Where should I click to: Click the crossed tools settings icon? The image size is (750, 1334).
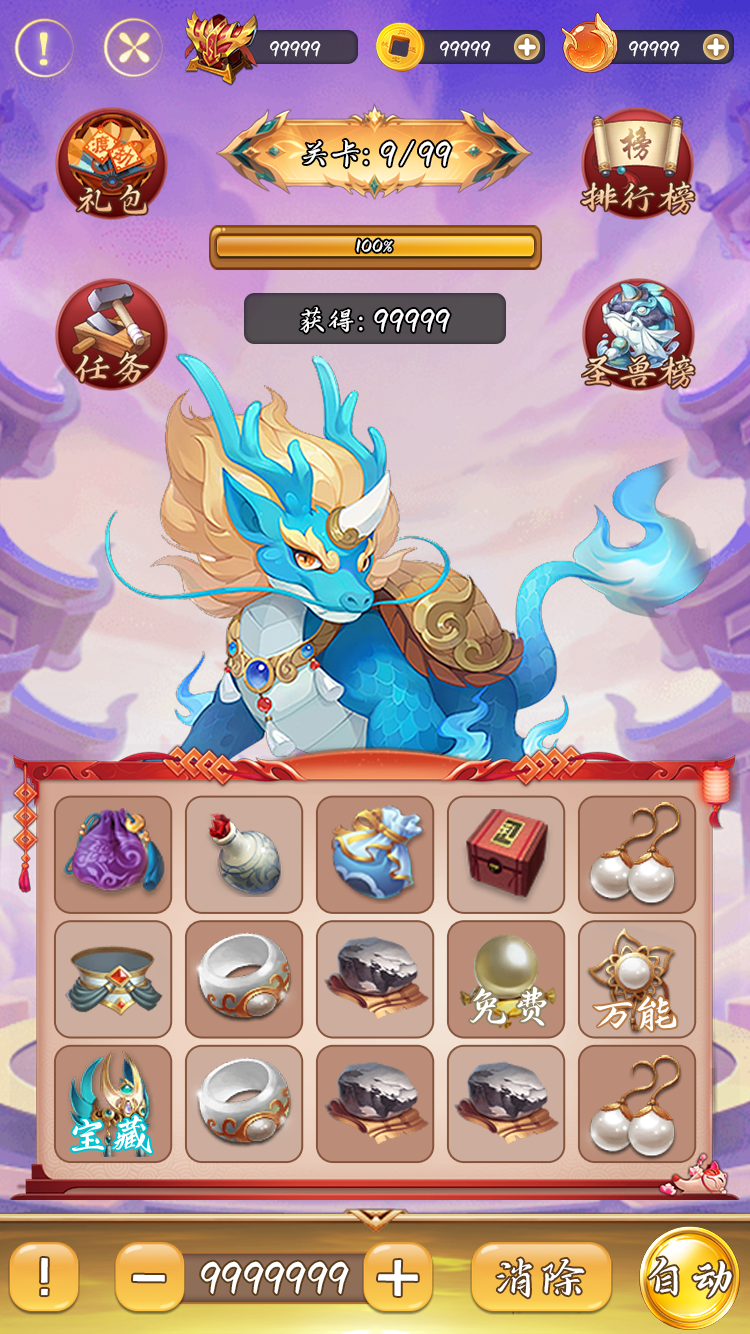(132, 47)
